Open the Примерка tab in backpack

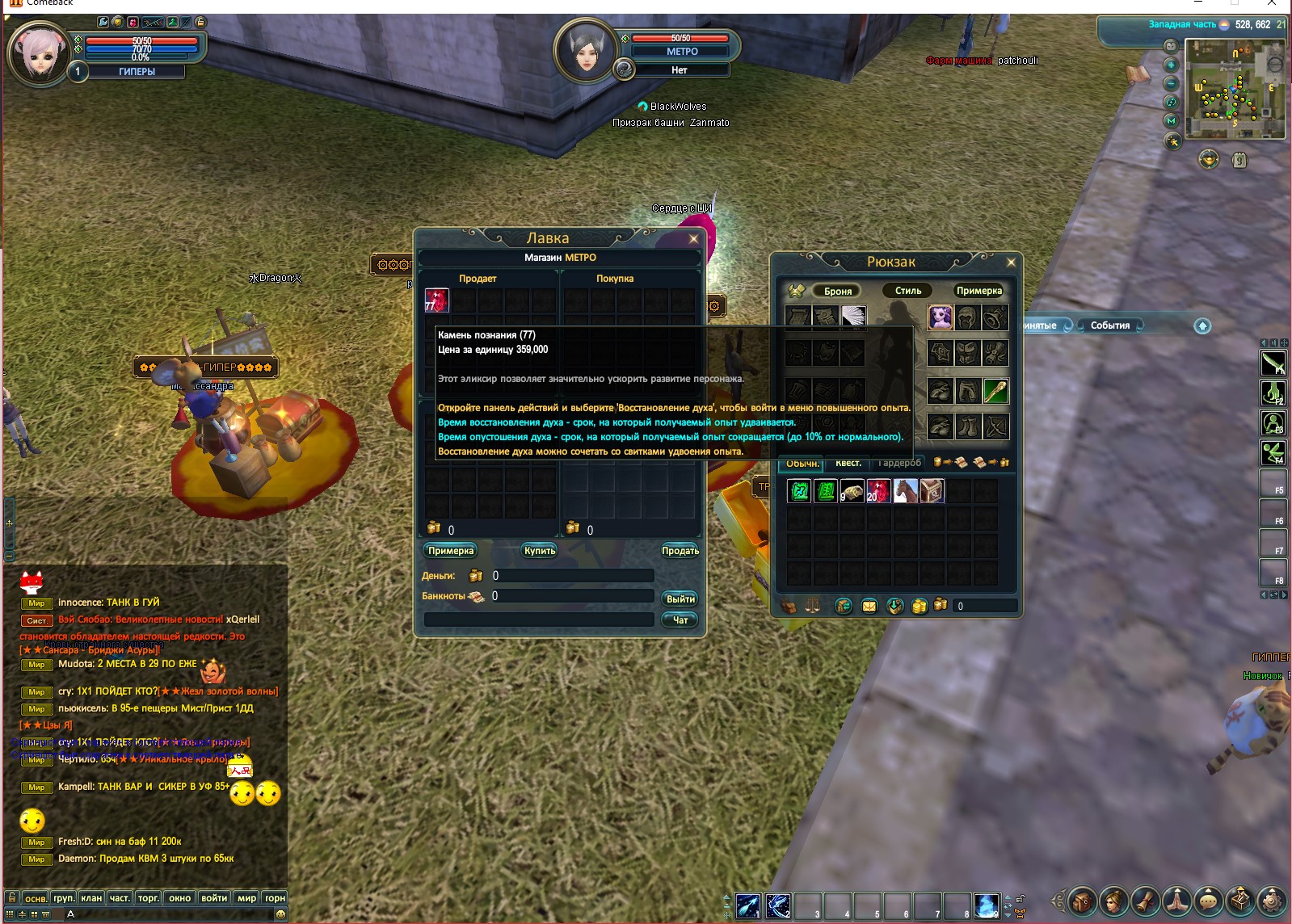(978, 291)
